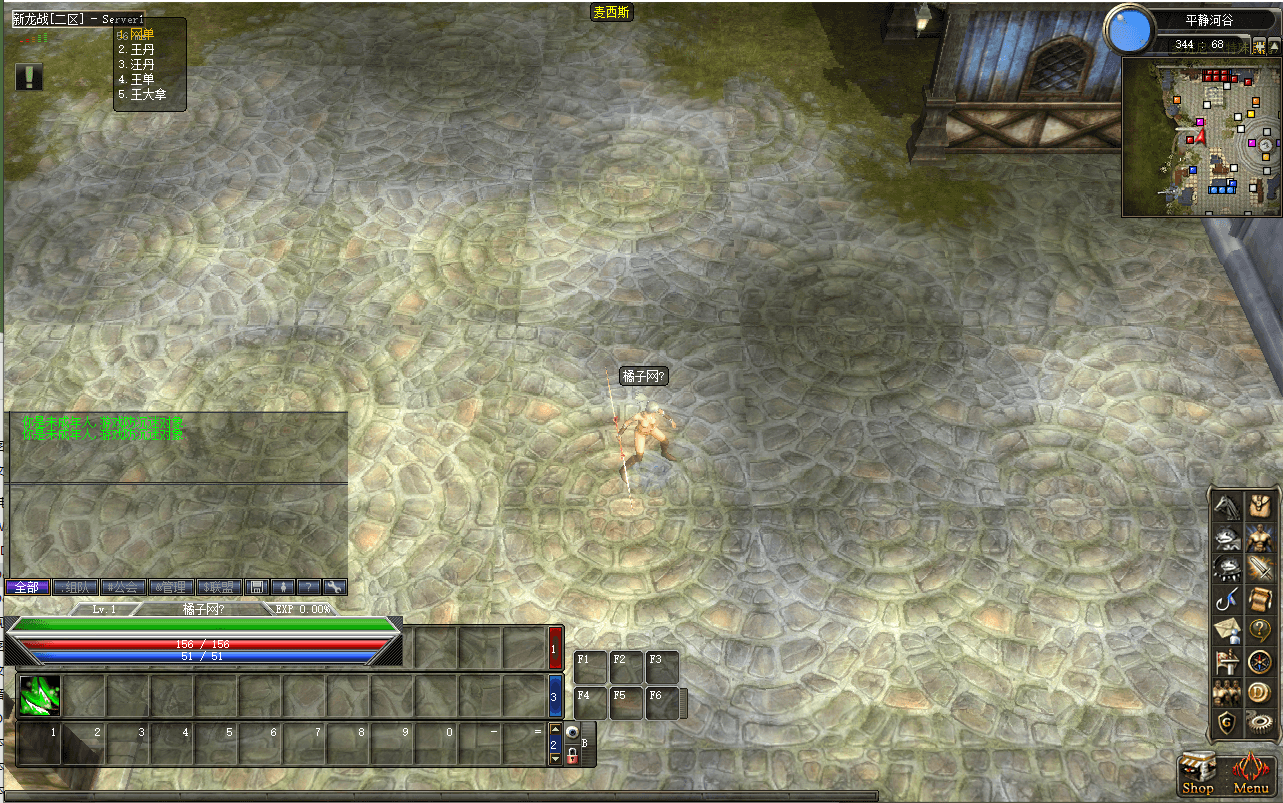Open the flame Menu button
The height and width of the screenshot is (803, 1283).
click(x=1251, y=774)
